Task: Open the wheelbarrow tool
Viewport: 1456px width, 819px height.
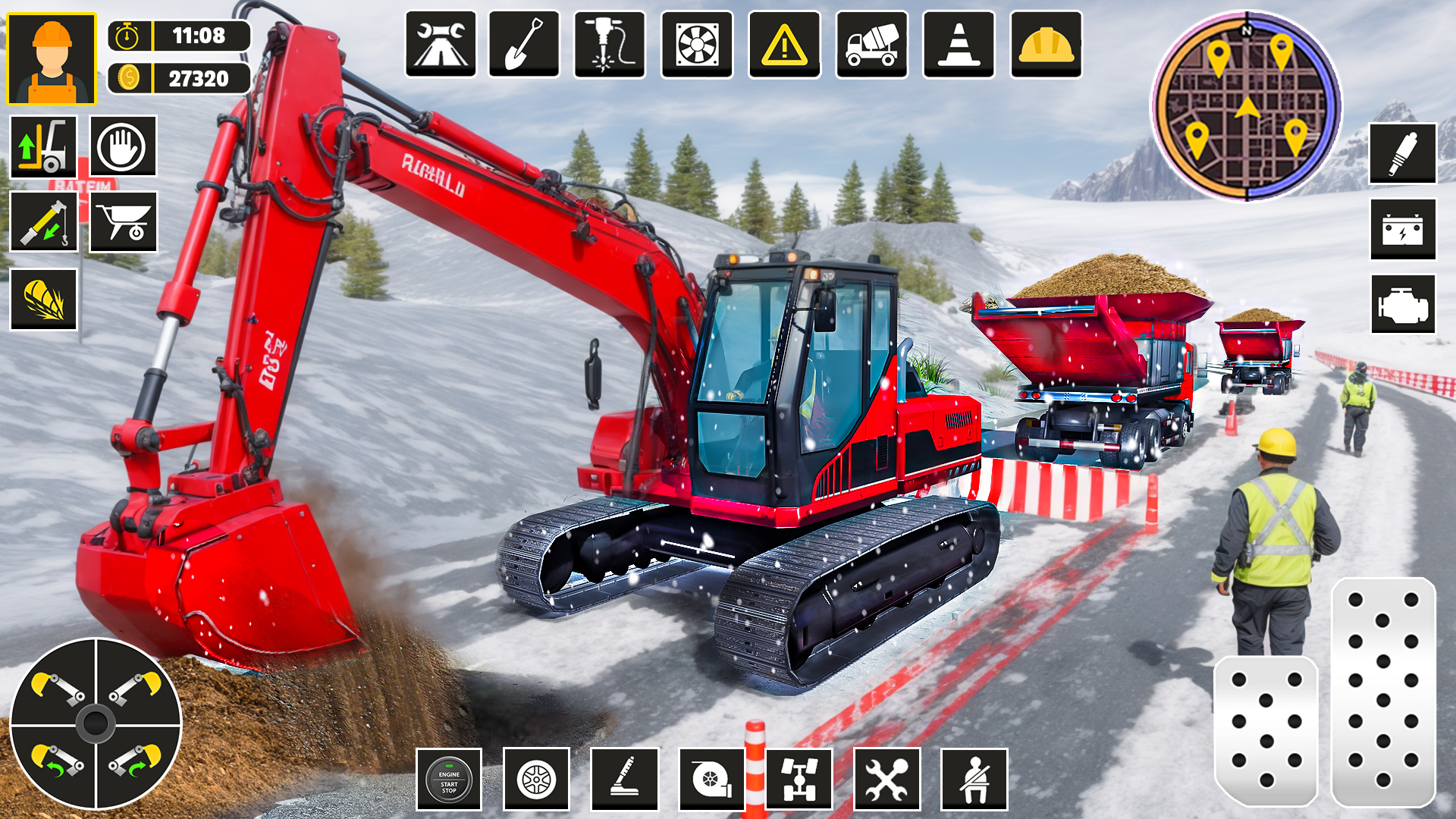Action: pyautogui.click(x=124, y=222)
